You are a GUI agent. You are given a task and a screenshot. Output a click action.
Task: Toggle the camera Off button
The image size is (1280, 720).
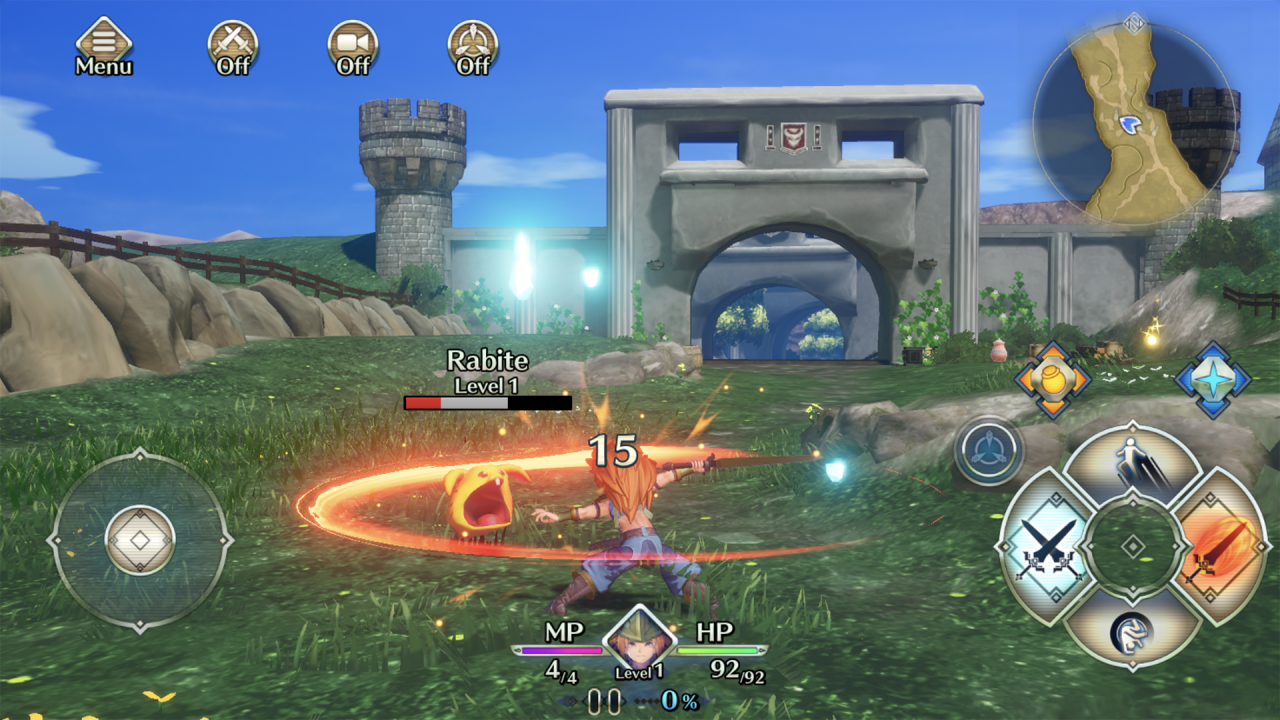pos(353,47)
